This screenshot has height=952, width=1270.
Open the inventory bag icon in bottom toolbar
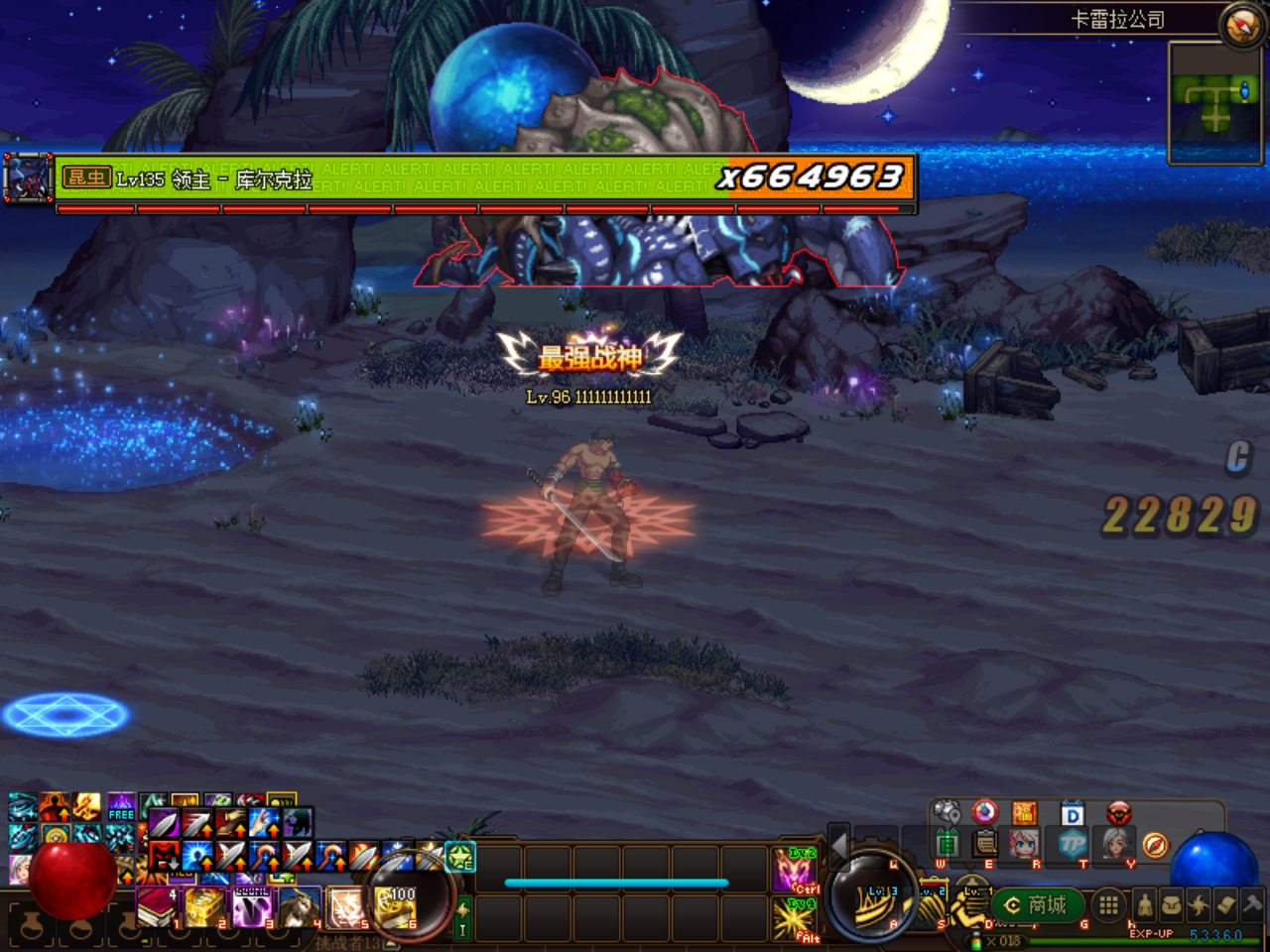point(1173,903)
